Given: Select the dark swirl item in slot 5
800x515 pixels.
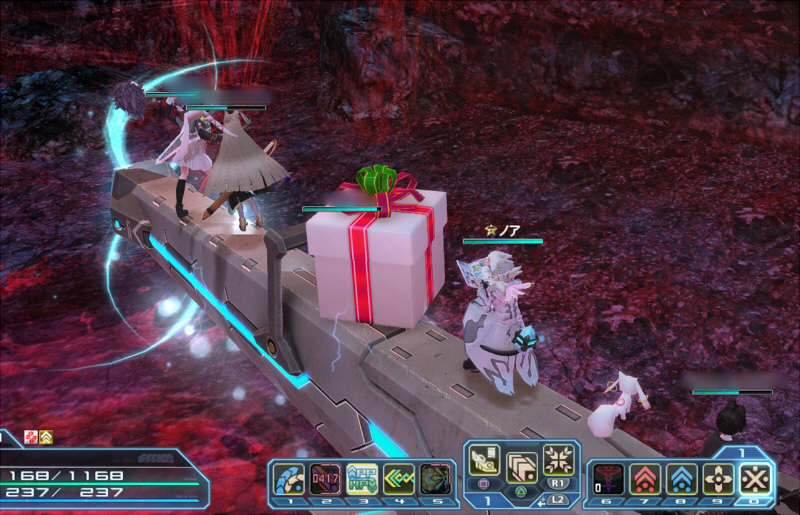Looking at the screenshot, I should pyautogui.click(x=433, y=478).
